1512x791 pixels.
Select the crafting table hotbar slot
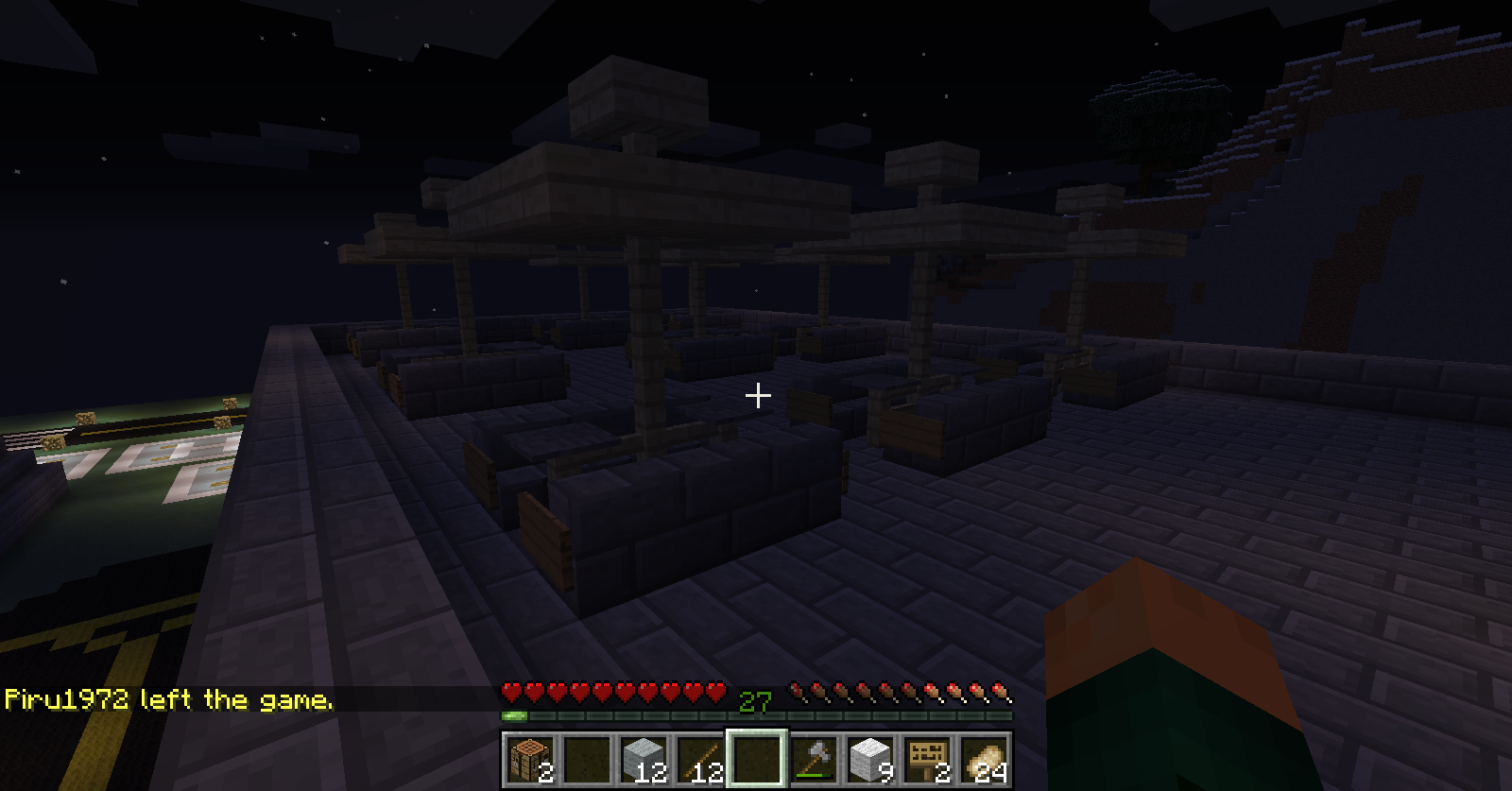point(529,759)
